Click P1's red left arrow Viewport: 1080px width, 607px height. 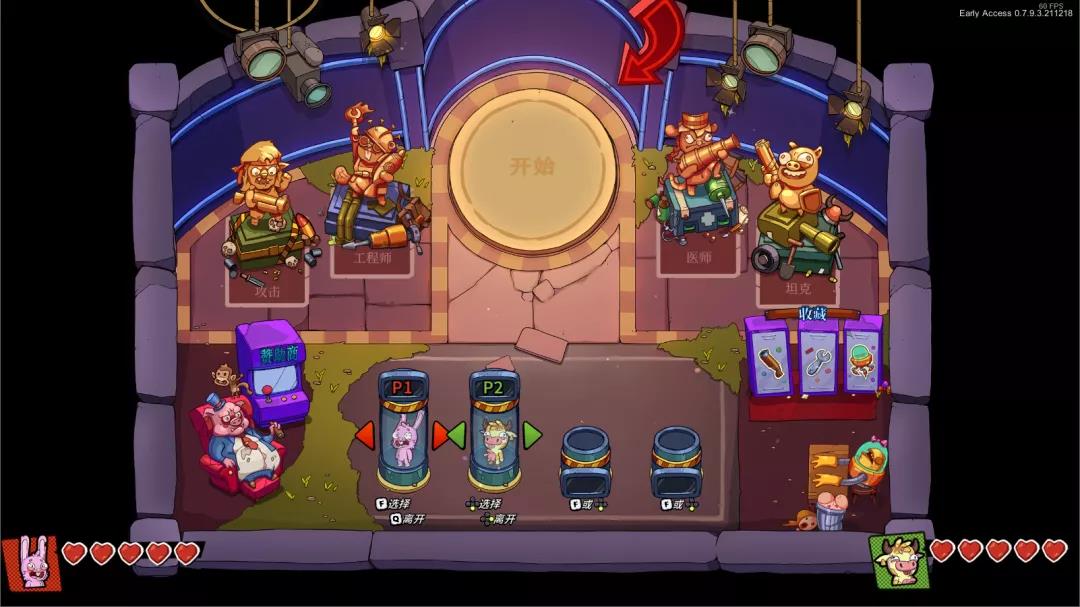[x=365, y=435]
